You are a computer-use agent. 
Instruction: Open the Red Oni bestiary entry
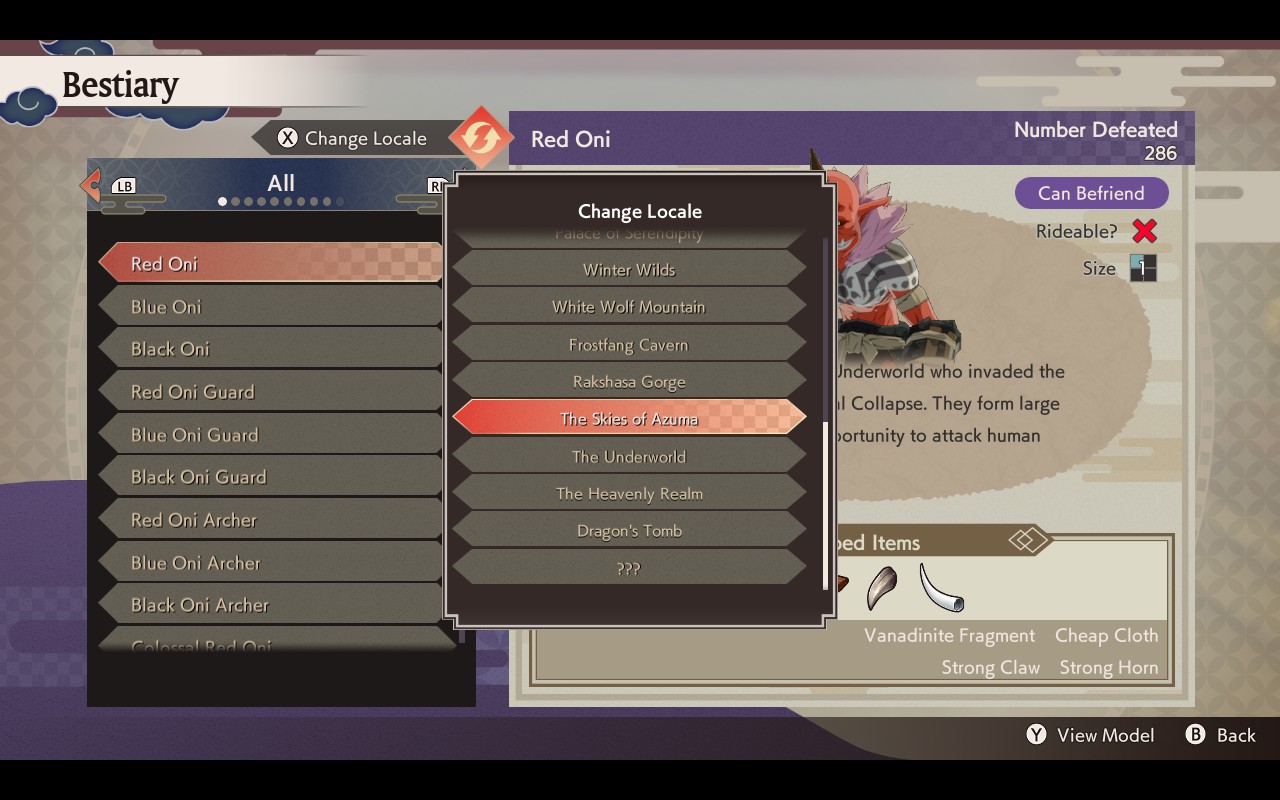coord(270,264)
